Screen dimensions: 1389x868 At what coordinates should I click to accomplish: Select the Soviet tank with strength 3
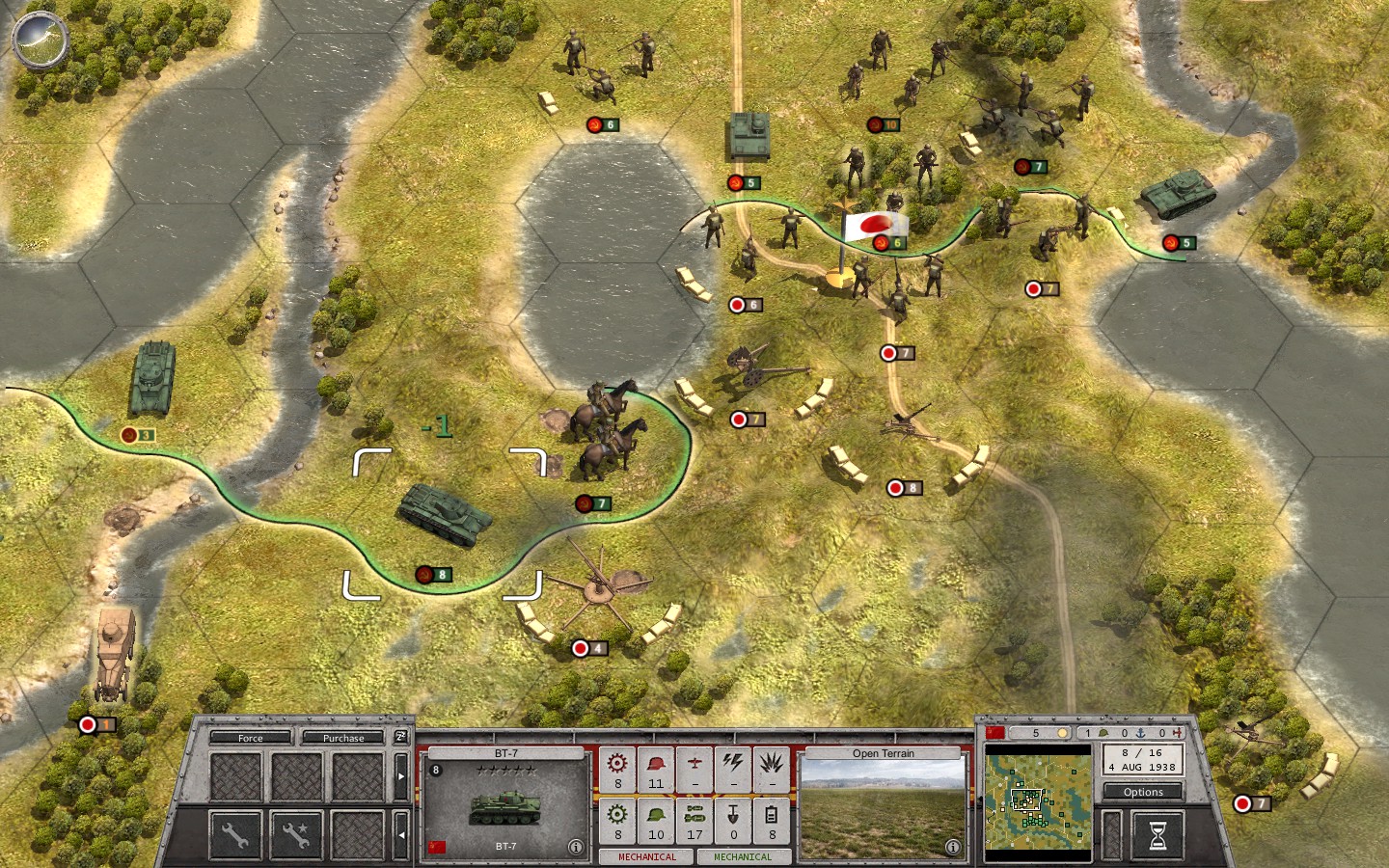point(151,379)
